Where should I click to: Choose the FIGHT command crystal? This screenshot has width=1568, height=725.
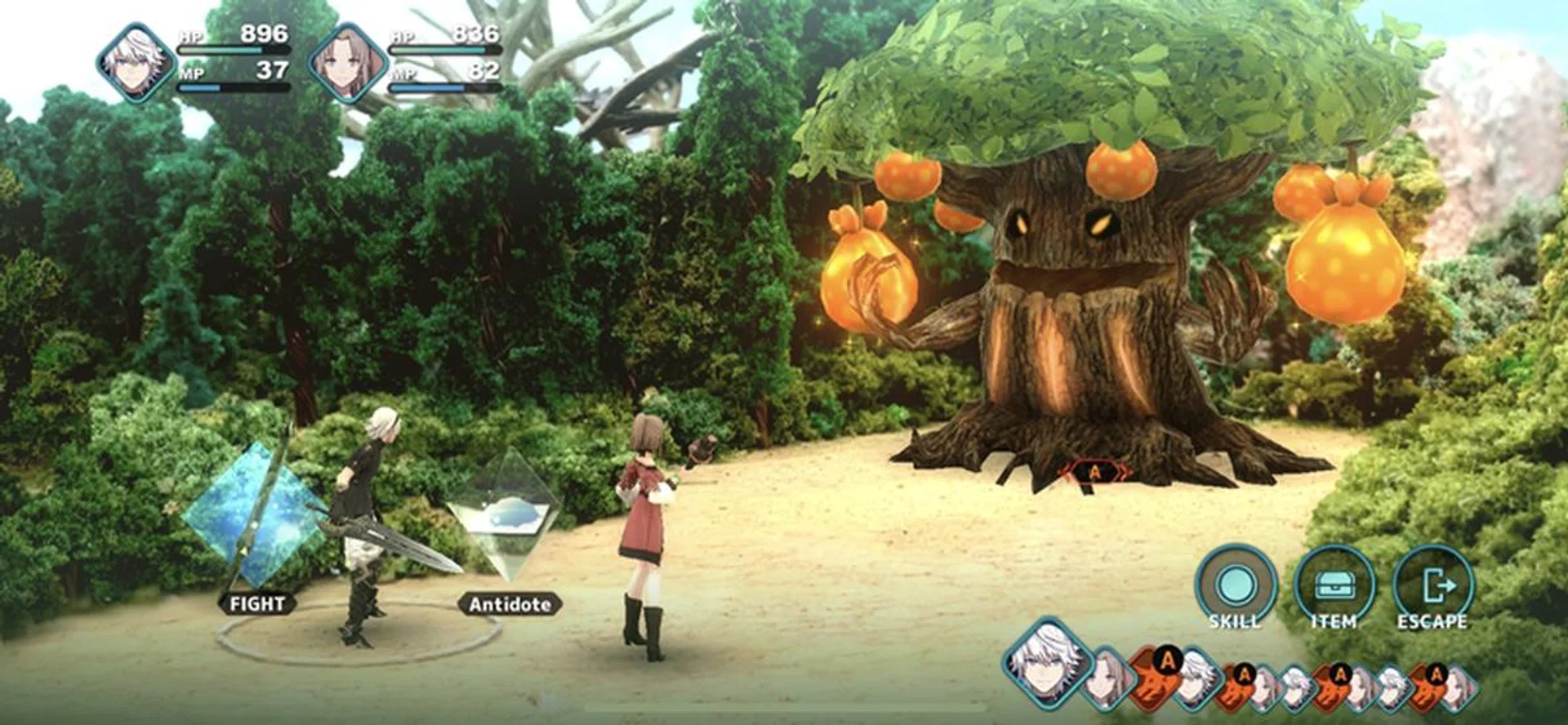coord(253,514)
